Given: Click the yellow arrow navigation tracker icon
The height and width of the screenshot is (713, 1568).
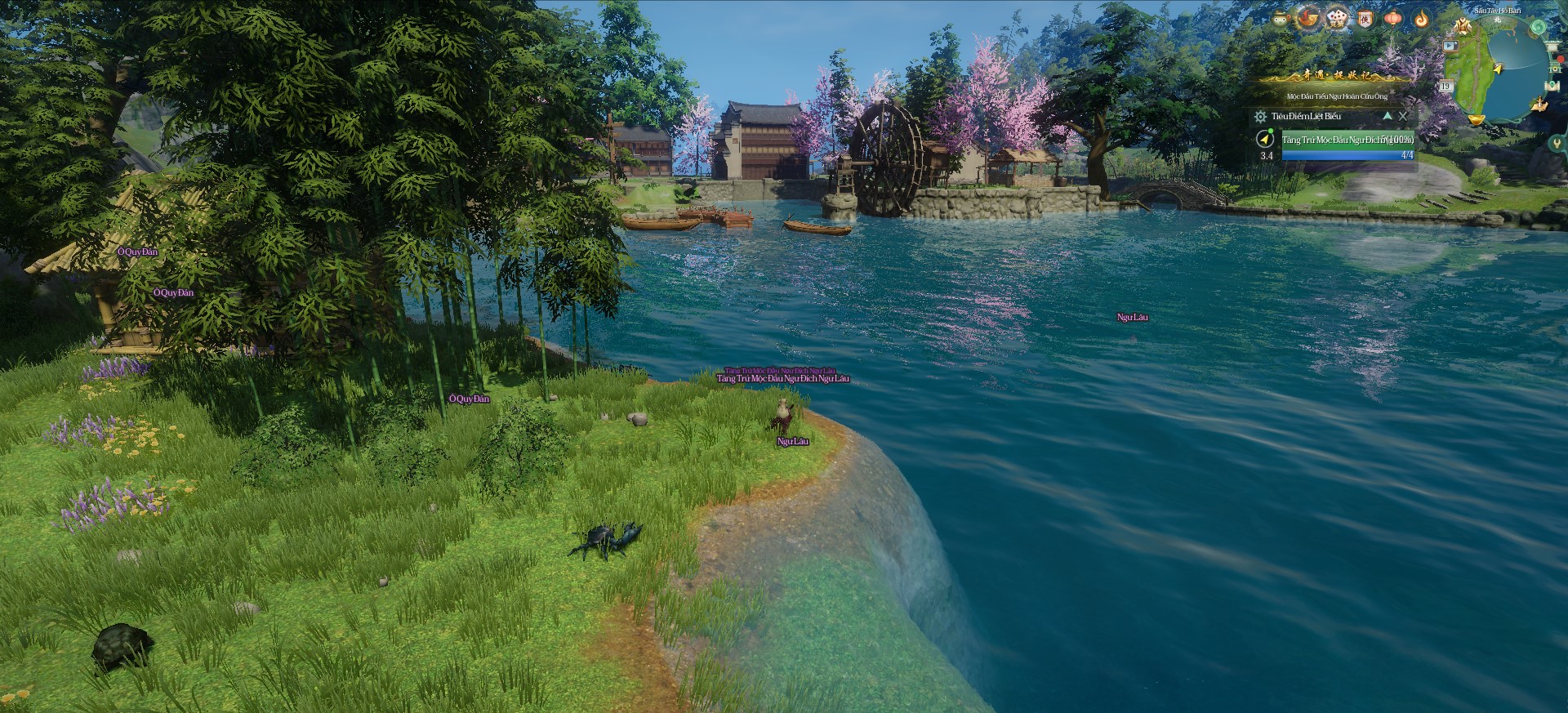Looking at the screenshot, I should [x=1265, y=138].
